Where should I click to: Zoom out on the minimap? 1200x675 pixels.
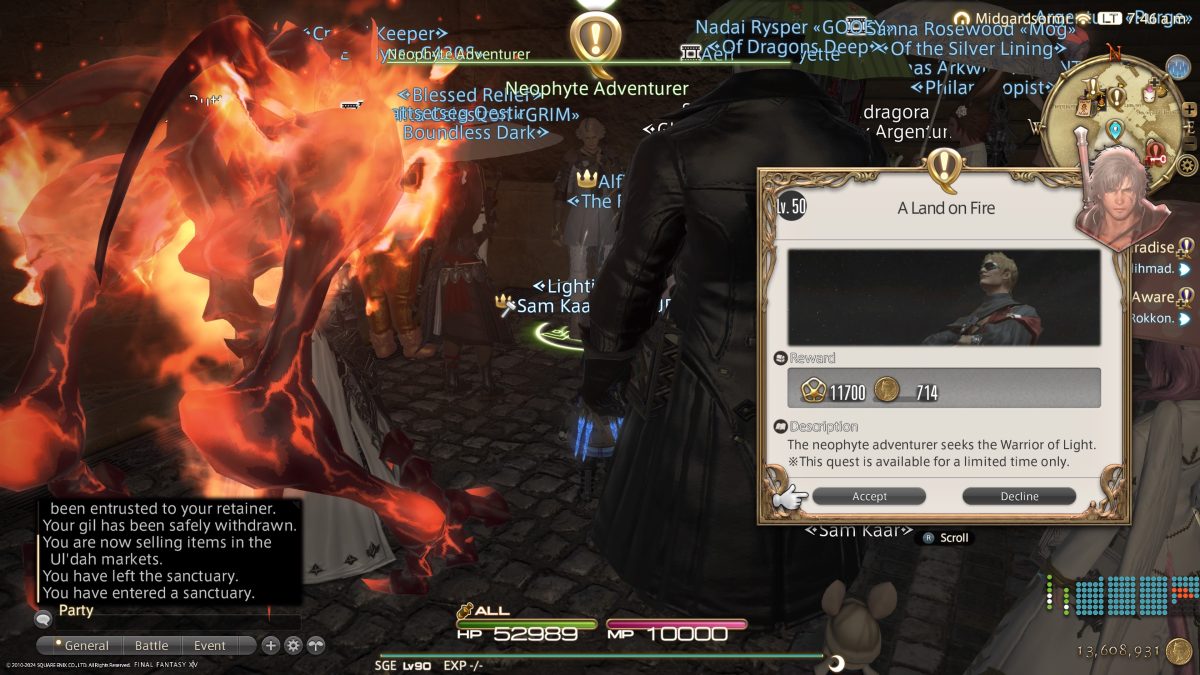[x=1189, y=139]
